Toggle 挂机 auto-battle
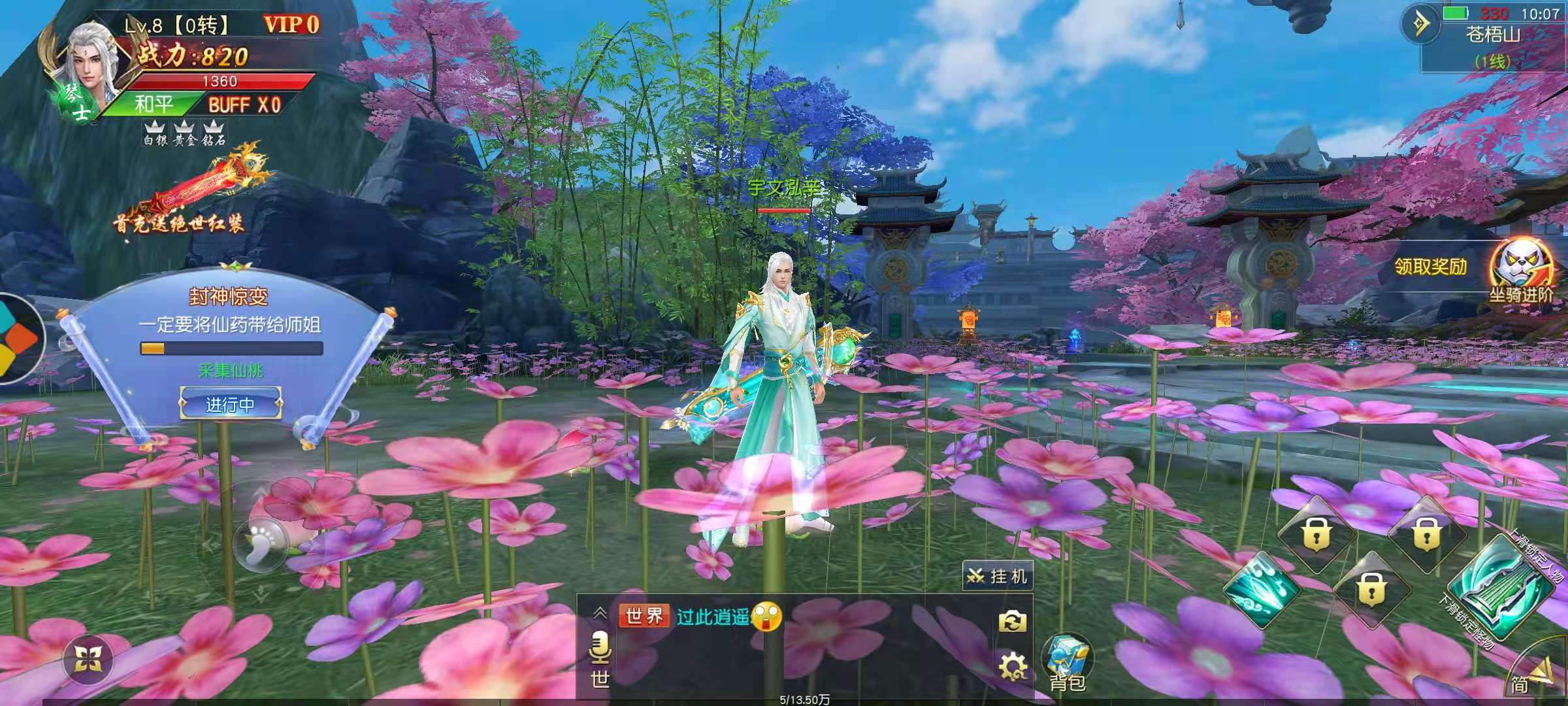Screen dimensions: 1568x706 998,576
